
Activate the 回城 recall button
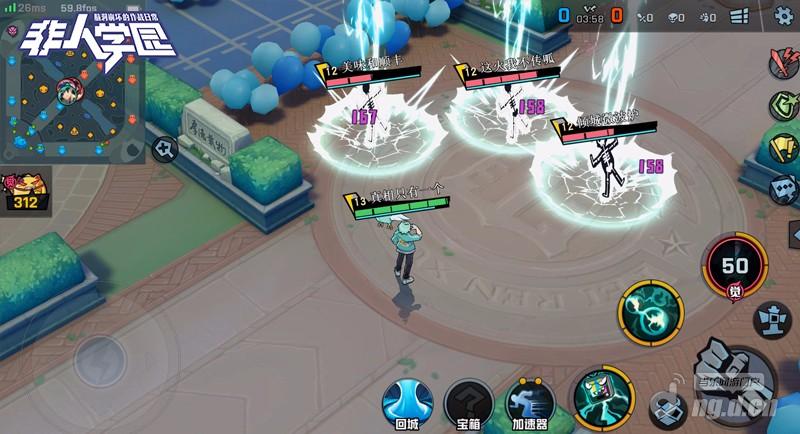pyautogui.click(x=407, y=402)
